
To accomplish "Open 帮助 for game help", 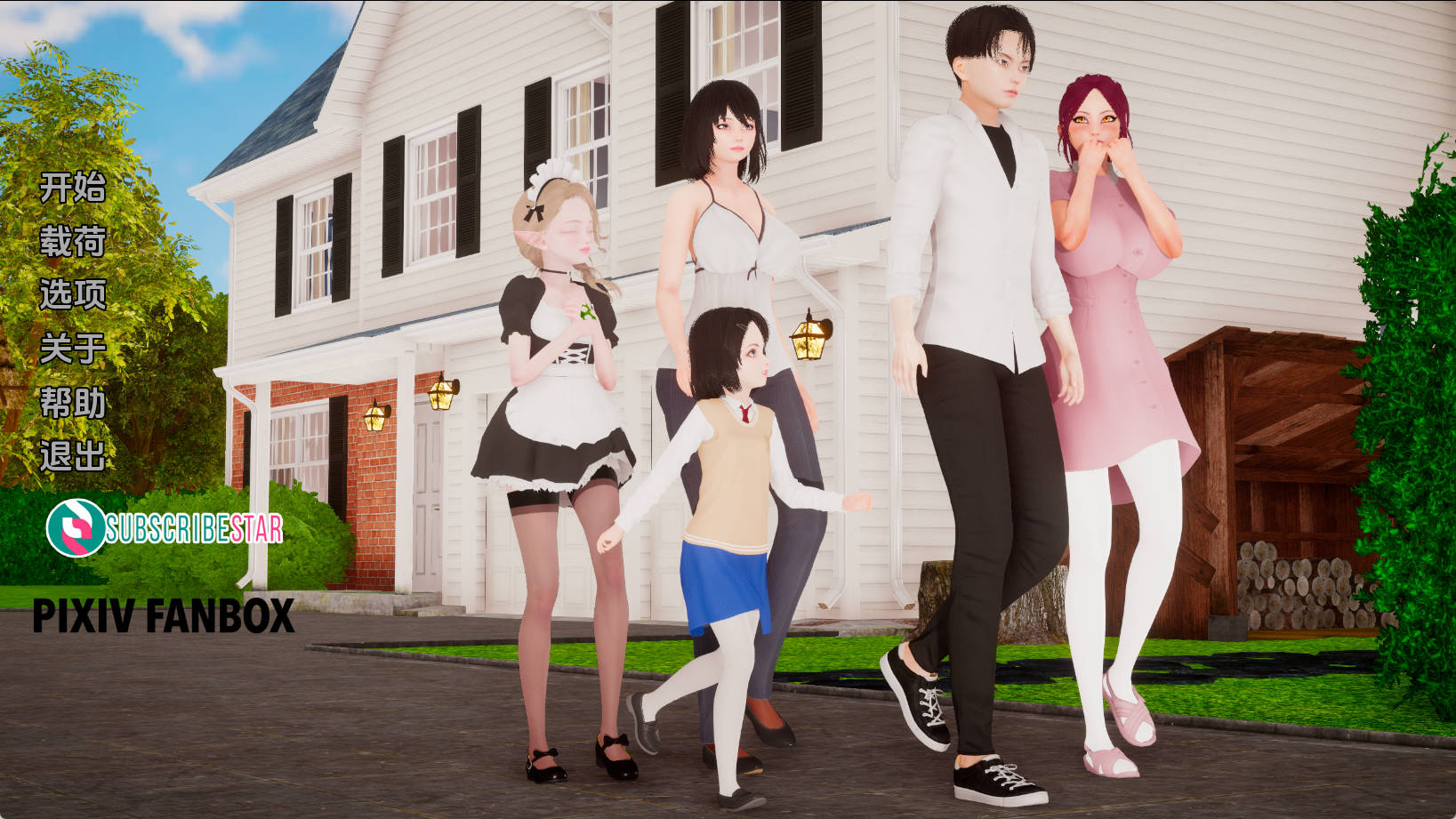I will click(x=73, y=401).
